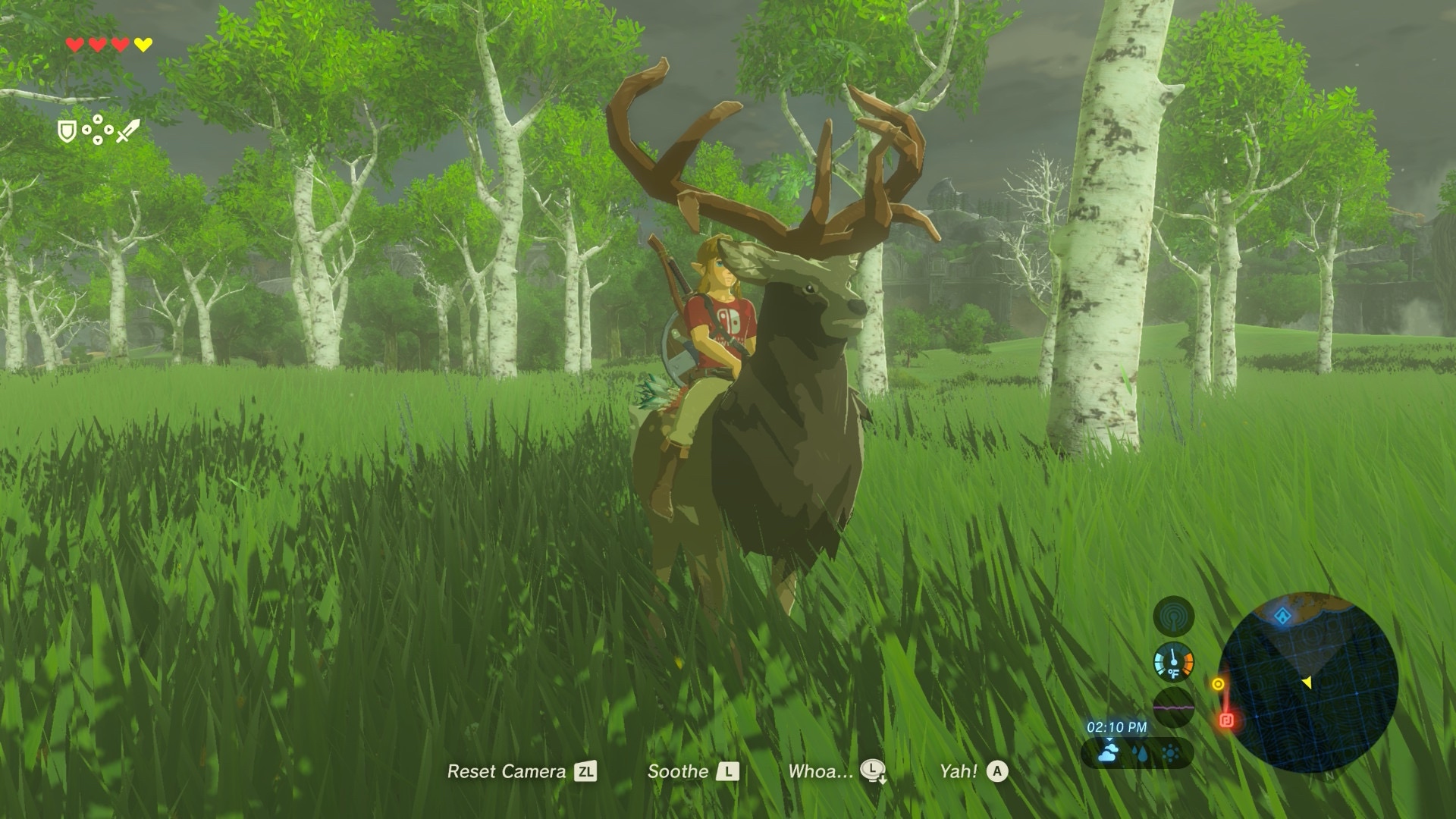Select the sunny weather forecast icon
This screenshot has height=819, width=1456.
pyautogui.click(x=1170, y=754)
